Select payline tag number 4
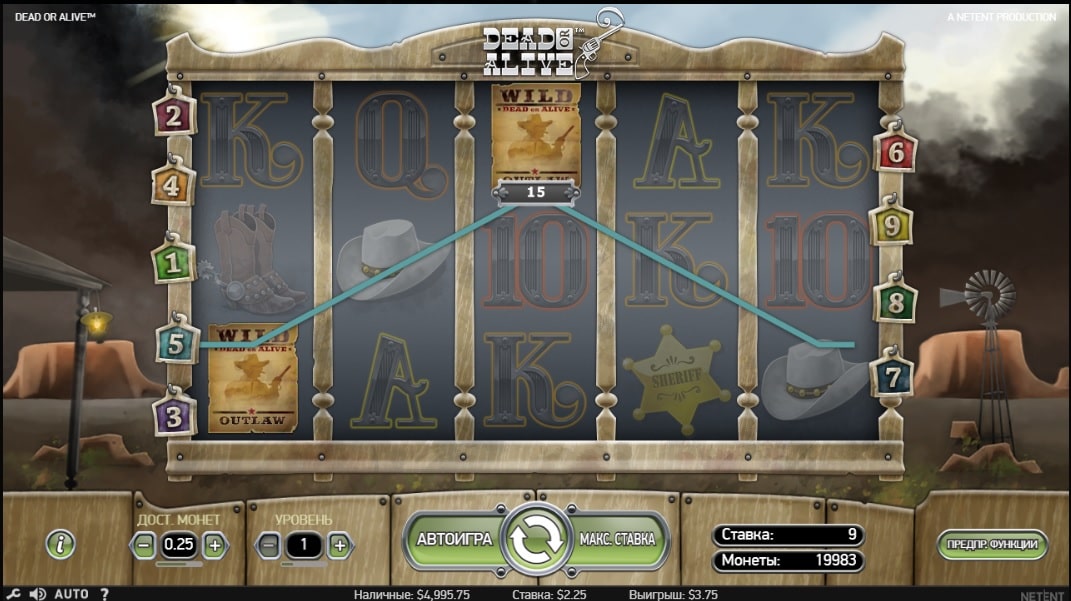The height and width of the screenshot is (601, 1071). pyautogui.click(x=173, y=185)
